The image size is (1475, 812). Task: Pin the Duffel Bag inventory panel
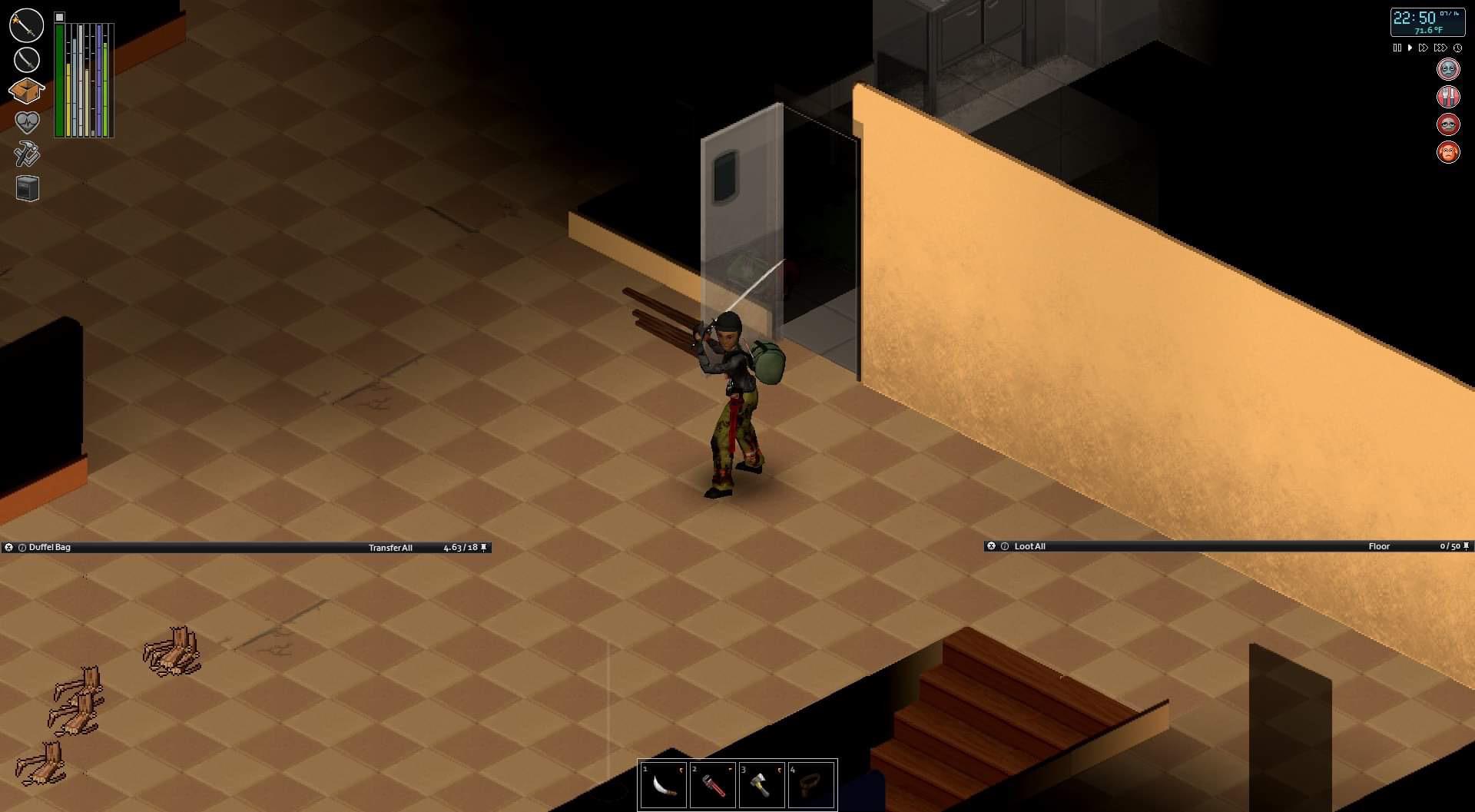point(483,548)
